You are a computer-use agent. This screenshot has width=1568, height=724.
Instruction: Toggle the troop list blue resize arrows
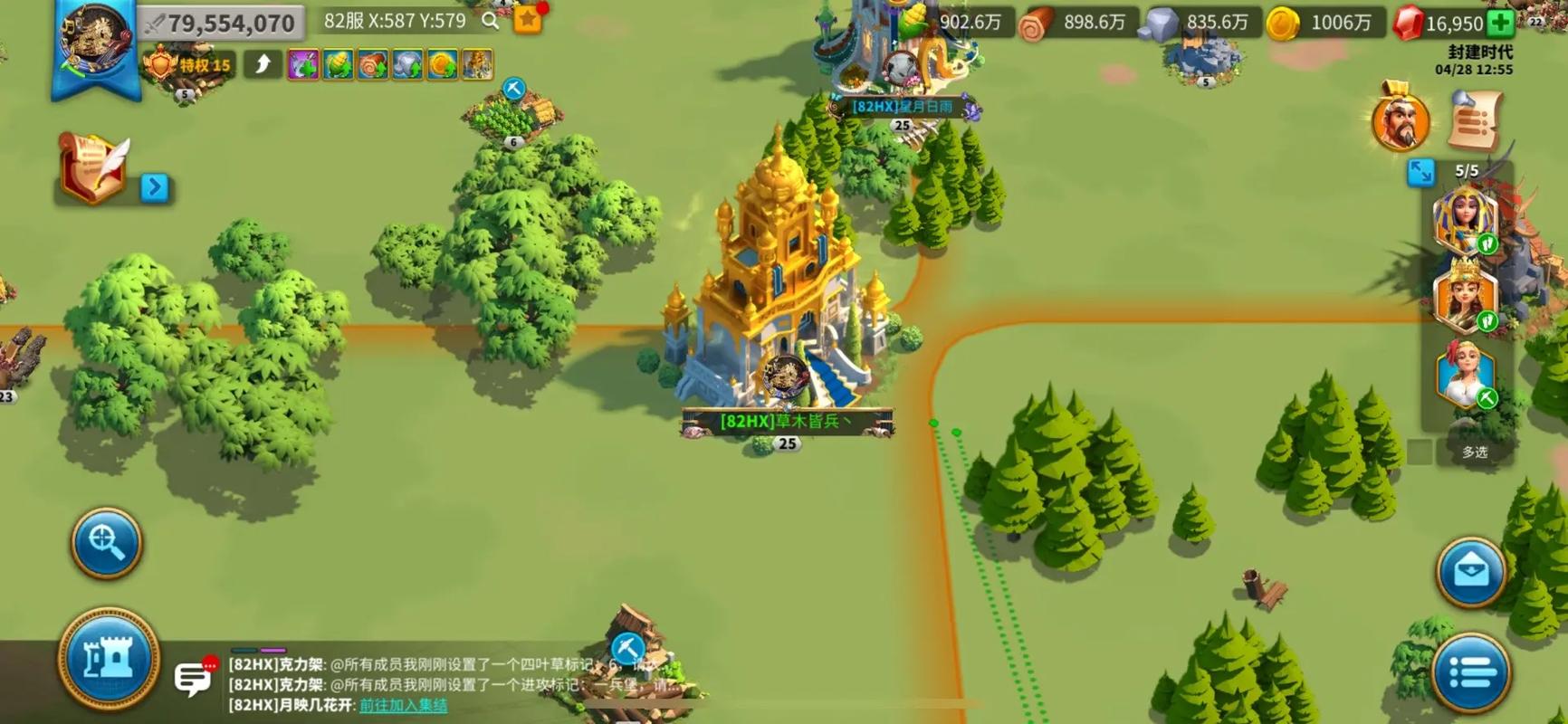click(1420, 171)
